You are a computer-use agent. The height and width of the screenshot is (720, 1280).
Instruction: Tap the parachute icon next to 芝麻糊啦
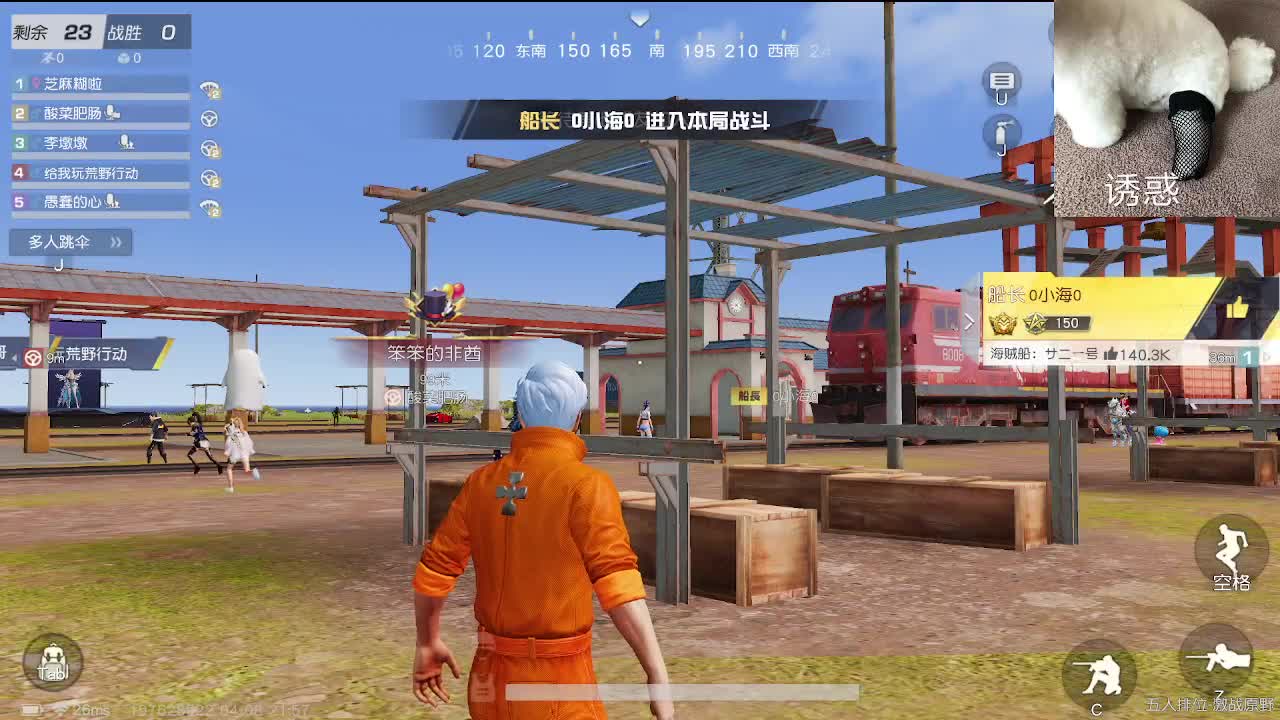tap(211, 88)
